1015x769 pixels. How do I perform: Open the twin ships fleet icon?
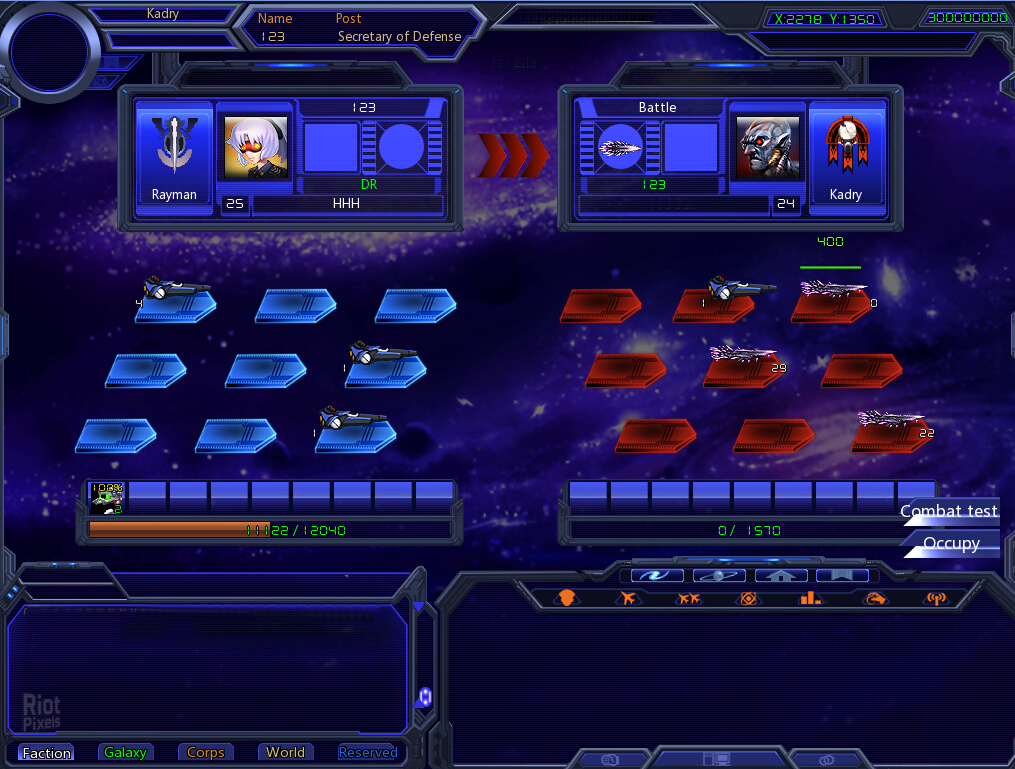pyautogui.click(x=689, y=598)
